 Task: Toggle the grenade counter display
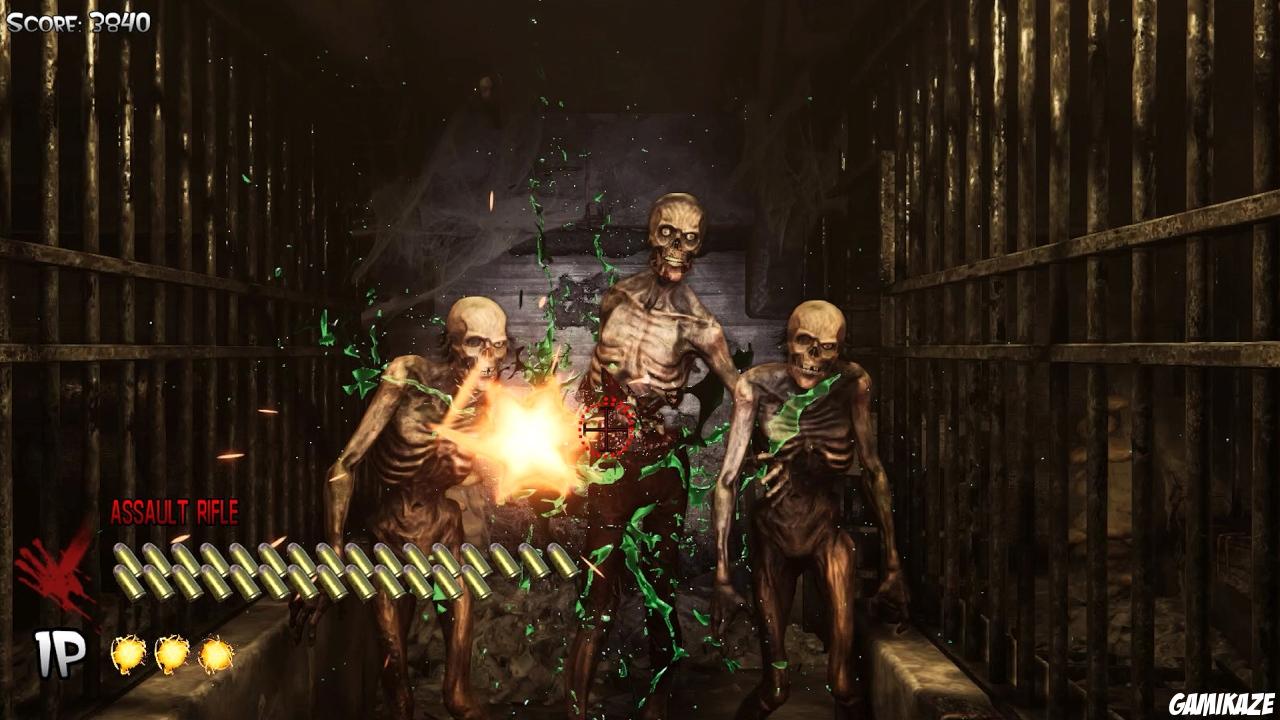pos(172,655)
